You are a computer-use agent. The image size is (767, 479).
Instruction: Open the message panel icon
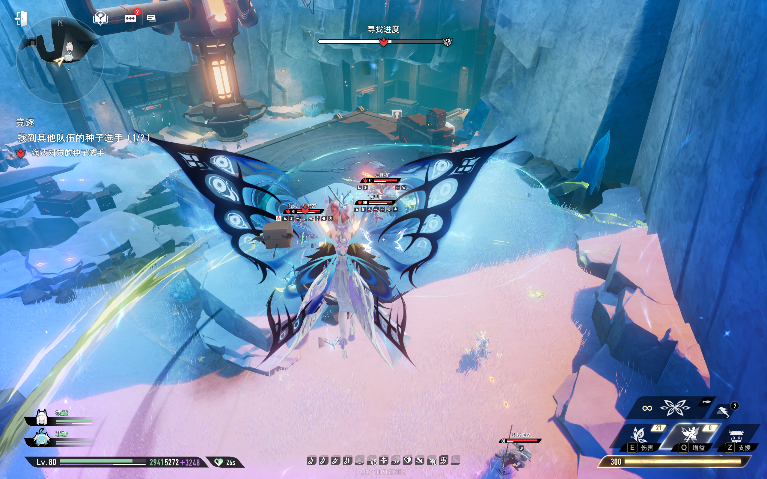(151, 17)
